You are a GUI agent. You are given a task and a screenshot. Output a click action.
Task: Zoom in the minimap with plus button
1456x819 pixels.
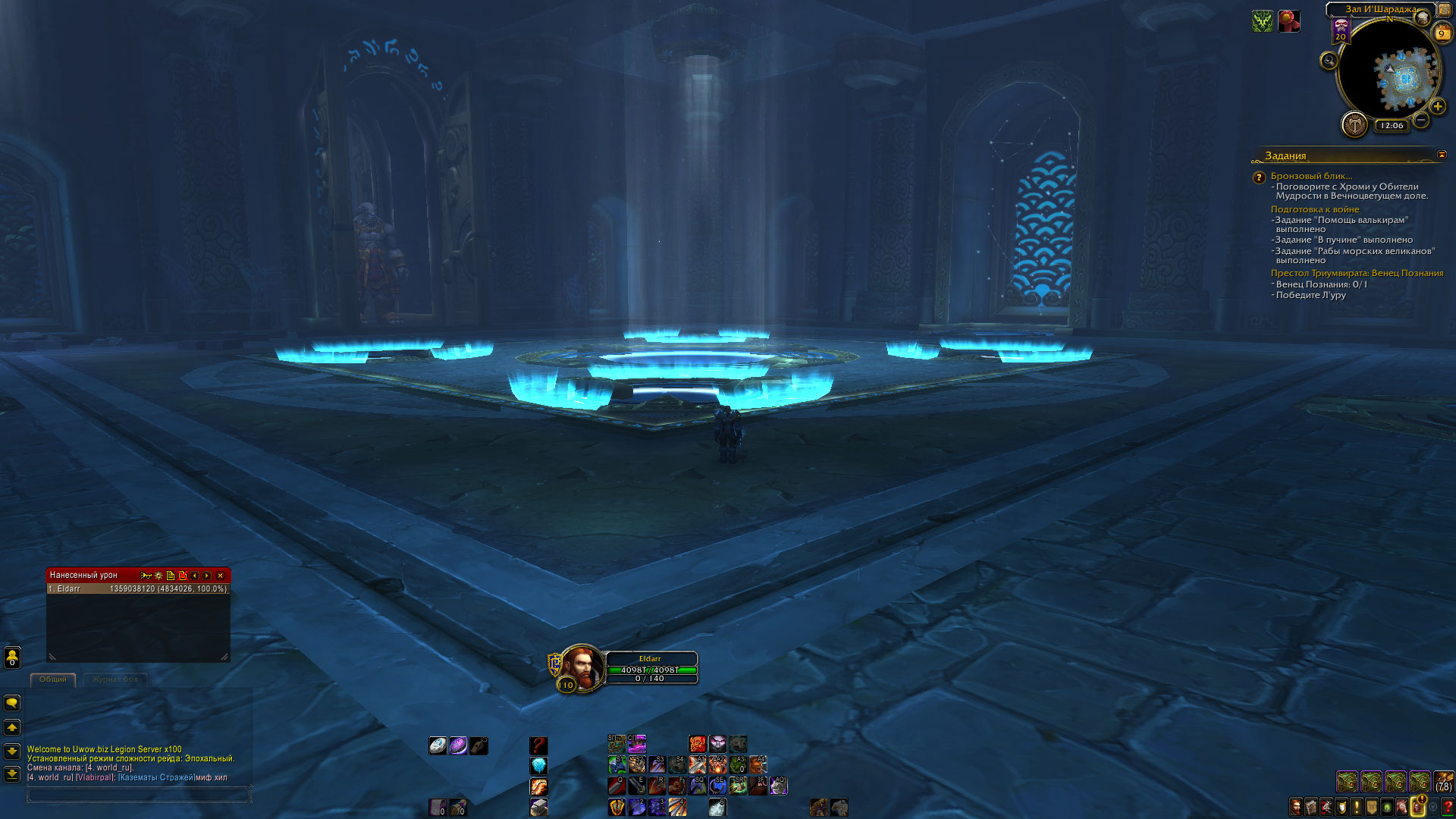coord(1437,107)
